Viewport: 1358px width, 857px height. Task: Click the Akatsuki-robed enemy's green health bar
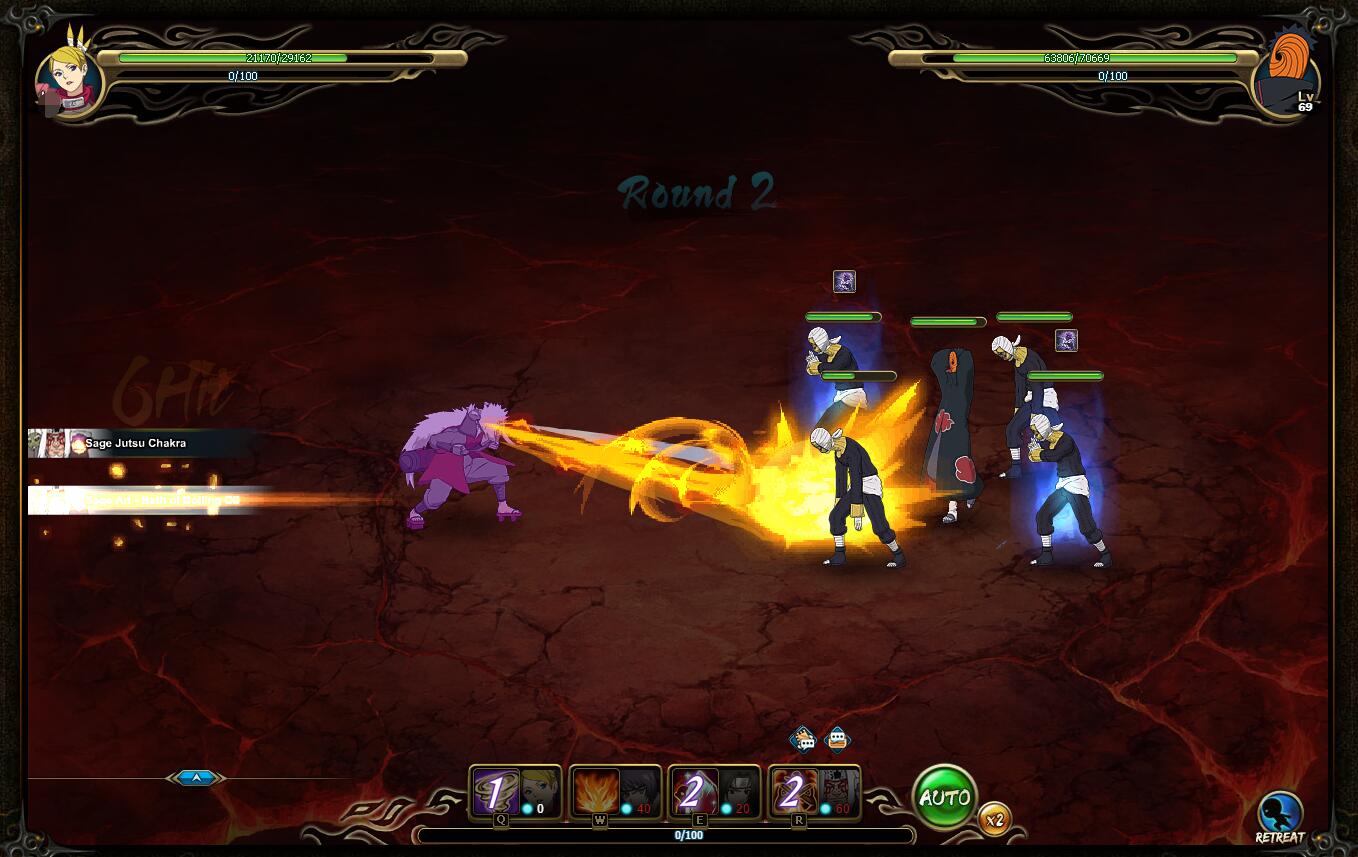pyautogui.click(x=947, y=321)
